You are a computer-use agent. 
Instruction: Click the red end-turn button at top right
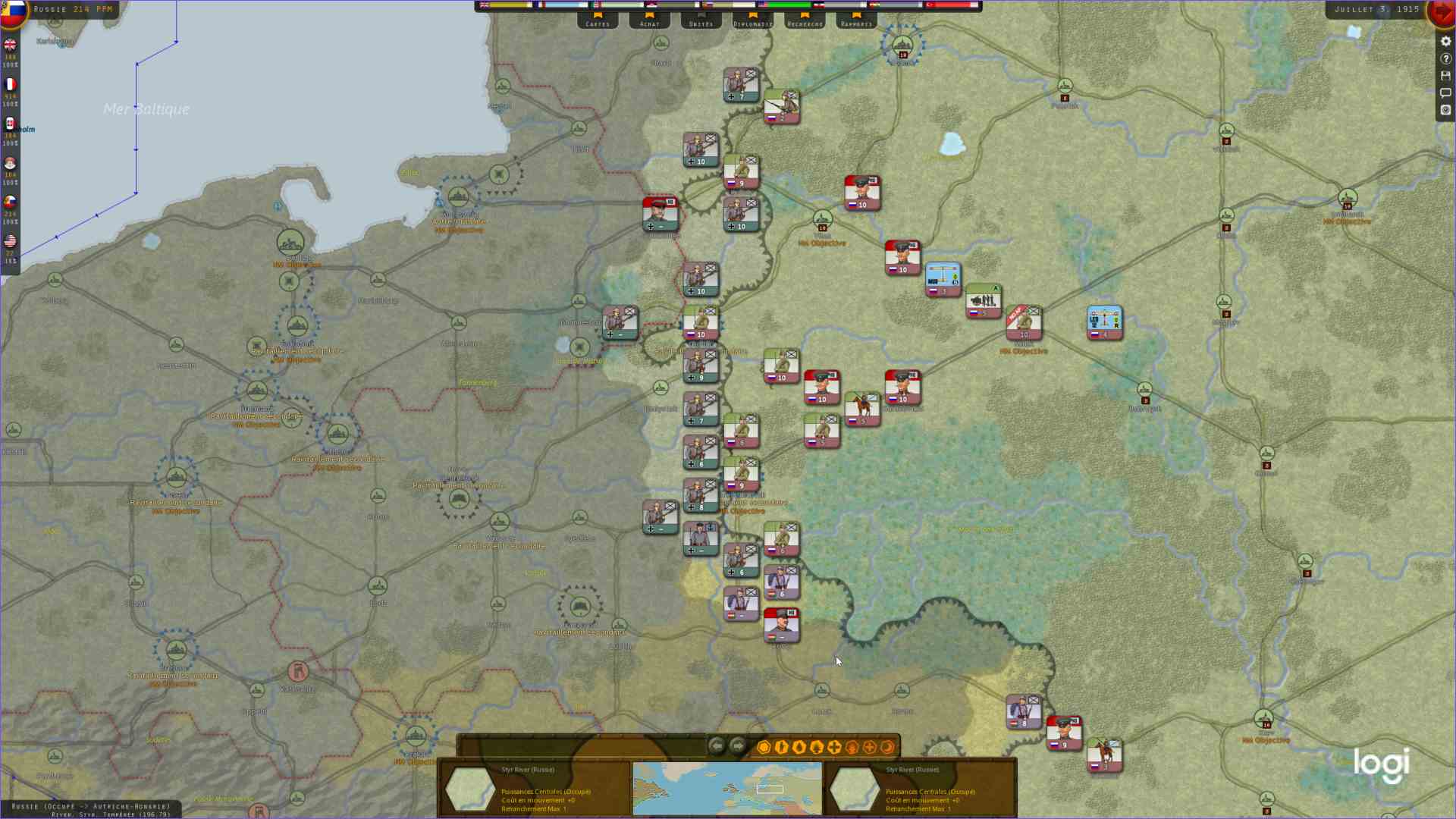click(x=1442, y=13)
